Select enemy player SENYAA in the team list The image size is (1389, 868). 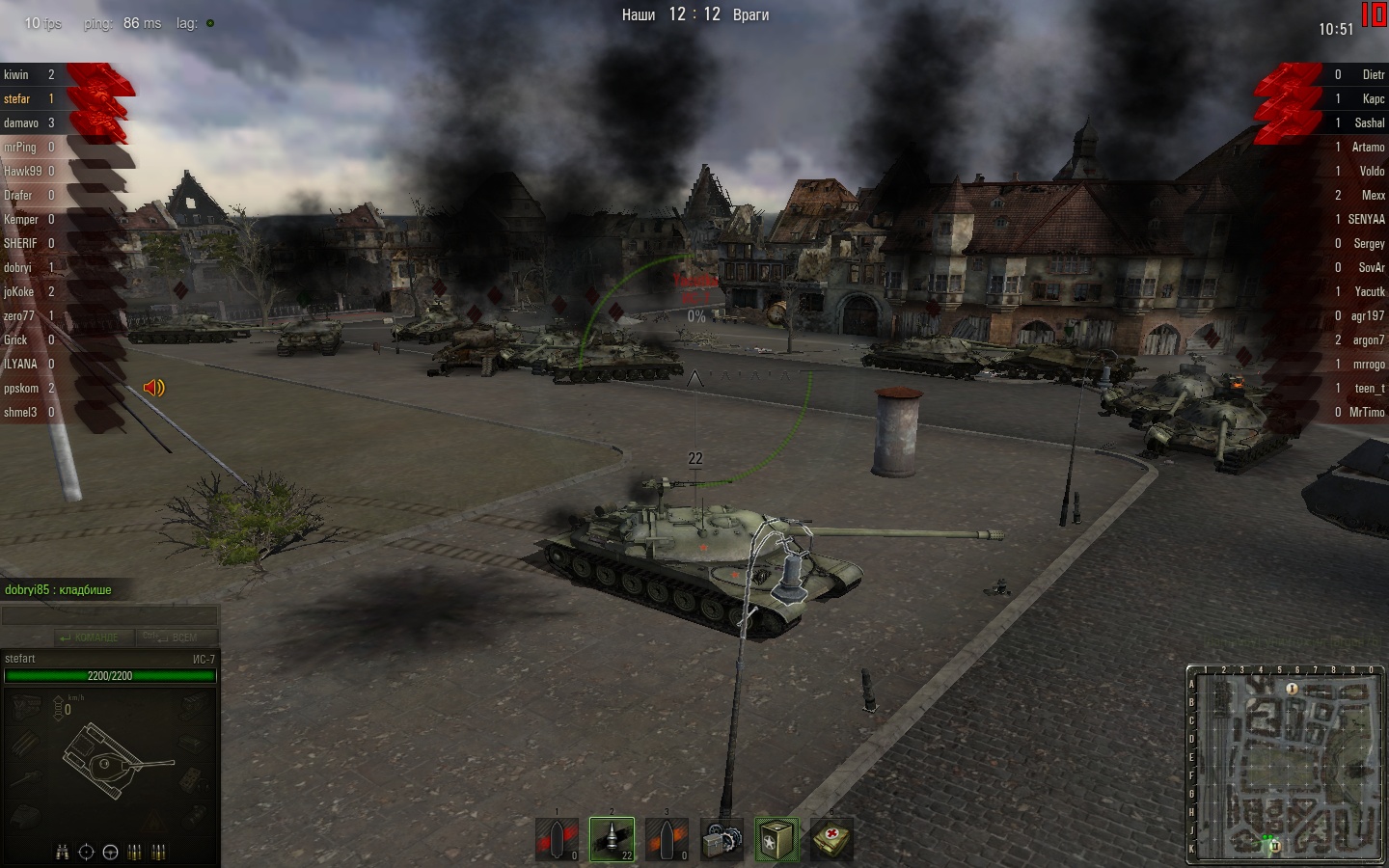coord(1366,219)
